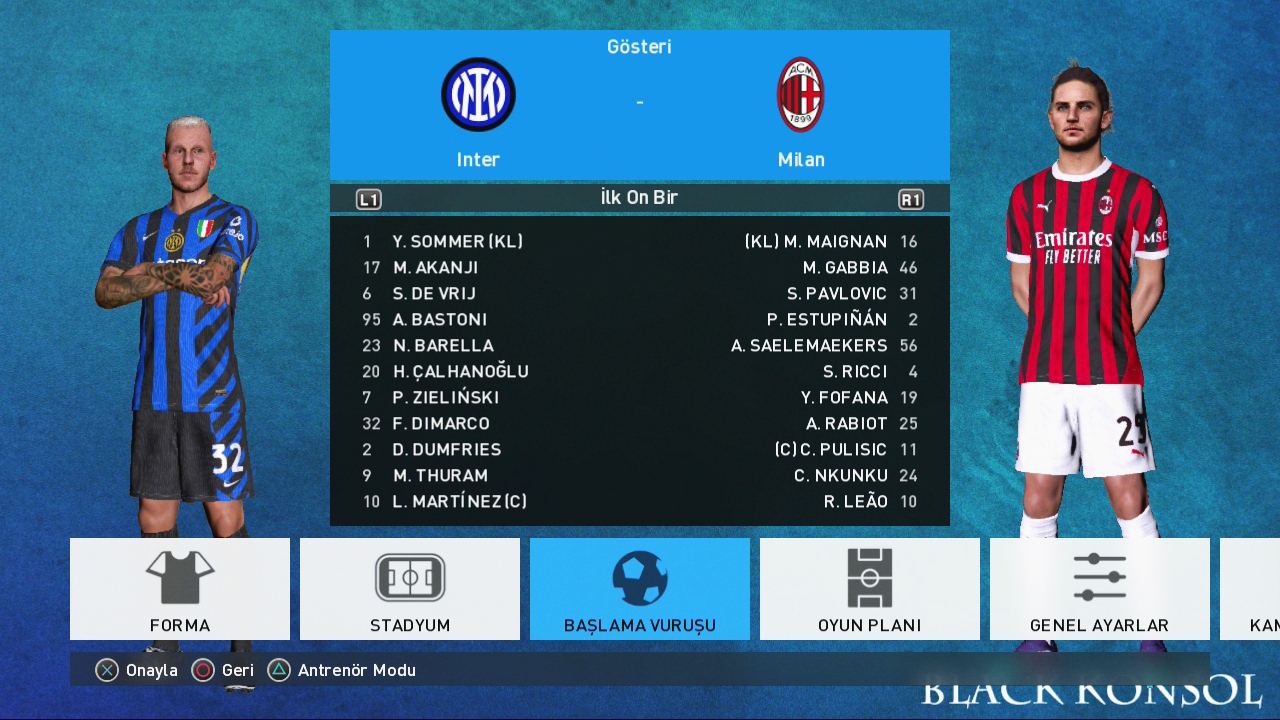Image resolution: width=1280 pixels, height=720 pixels.
Task: Open the Forma kit selection tile
Action: 180,589
